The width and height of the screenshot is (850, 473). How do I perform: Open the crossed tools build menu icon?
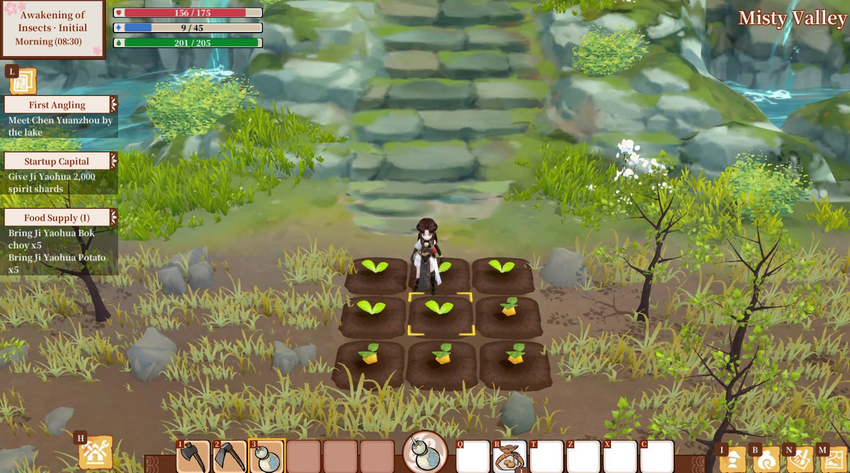pos(95,453)
